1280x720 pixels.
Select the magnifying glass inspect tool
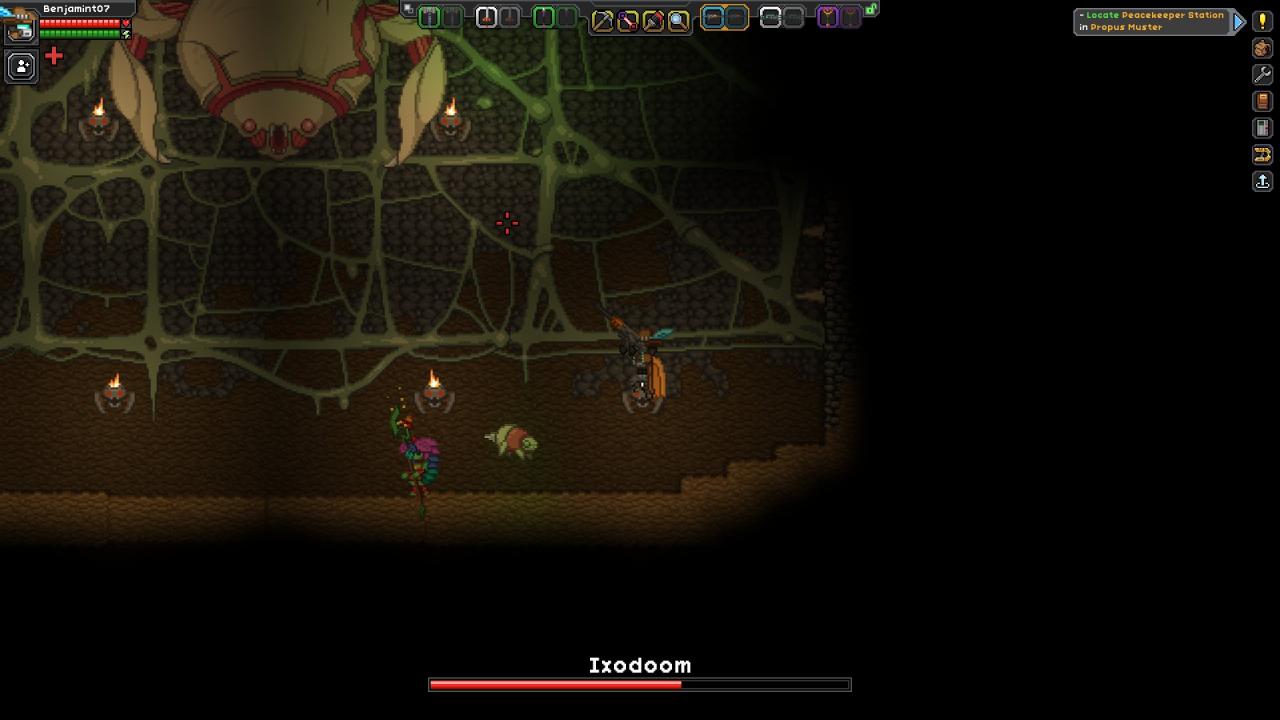(678, 20)
